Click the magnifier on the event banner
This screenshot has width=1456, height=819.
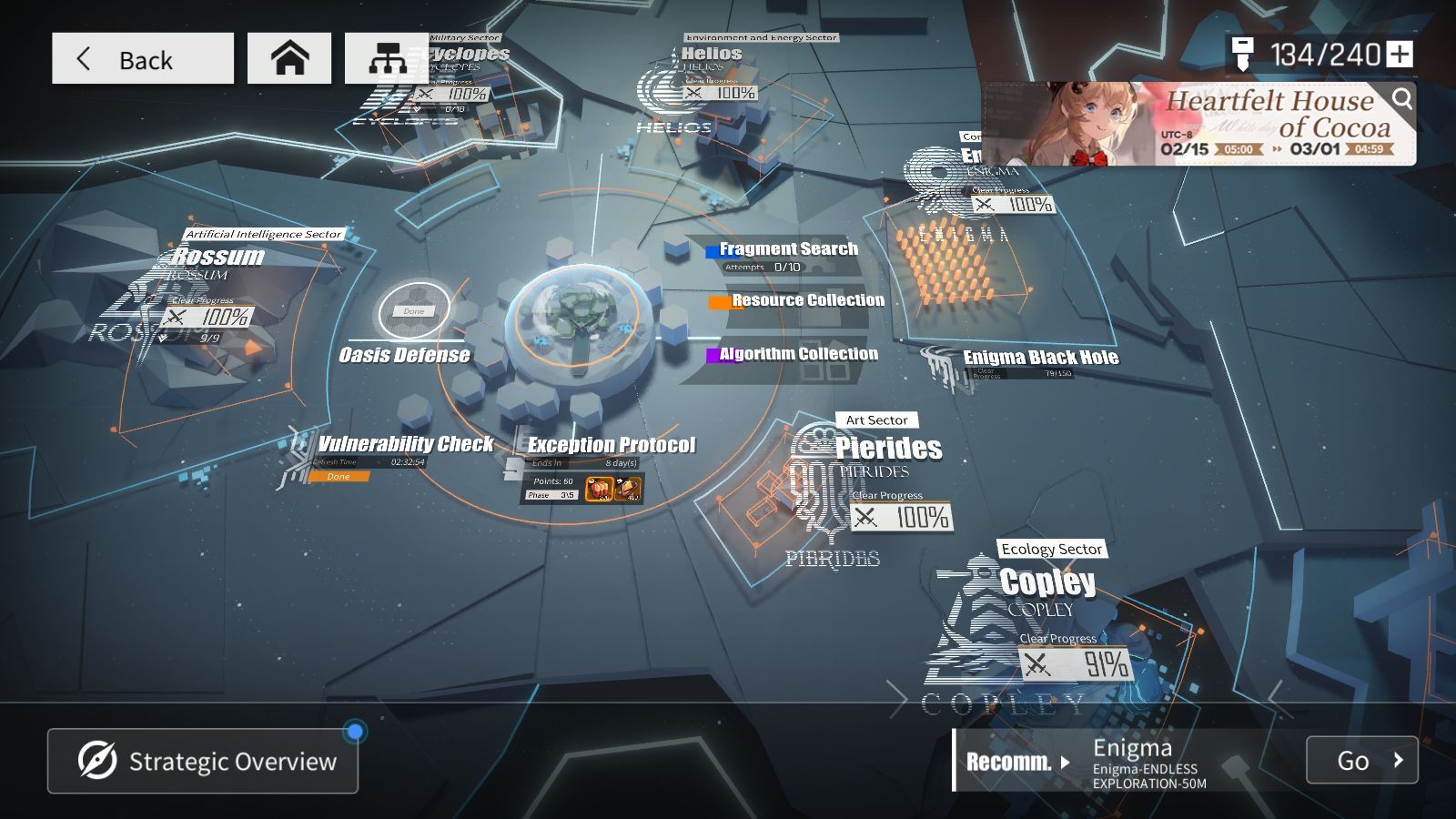point(1402,98)
